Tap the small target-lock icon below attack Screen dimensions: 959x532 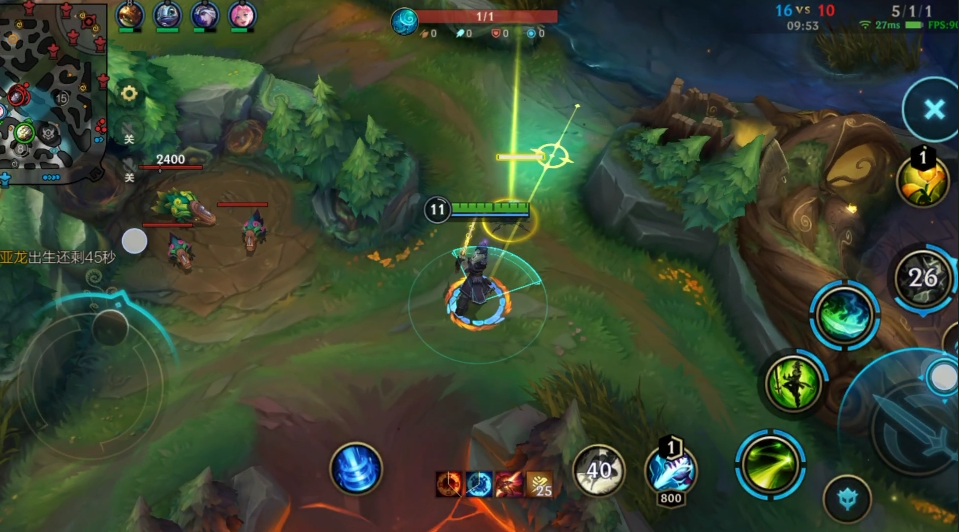tap(846, 499)
